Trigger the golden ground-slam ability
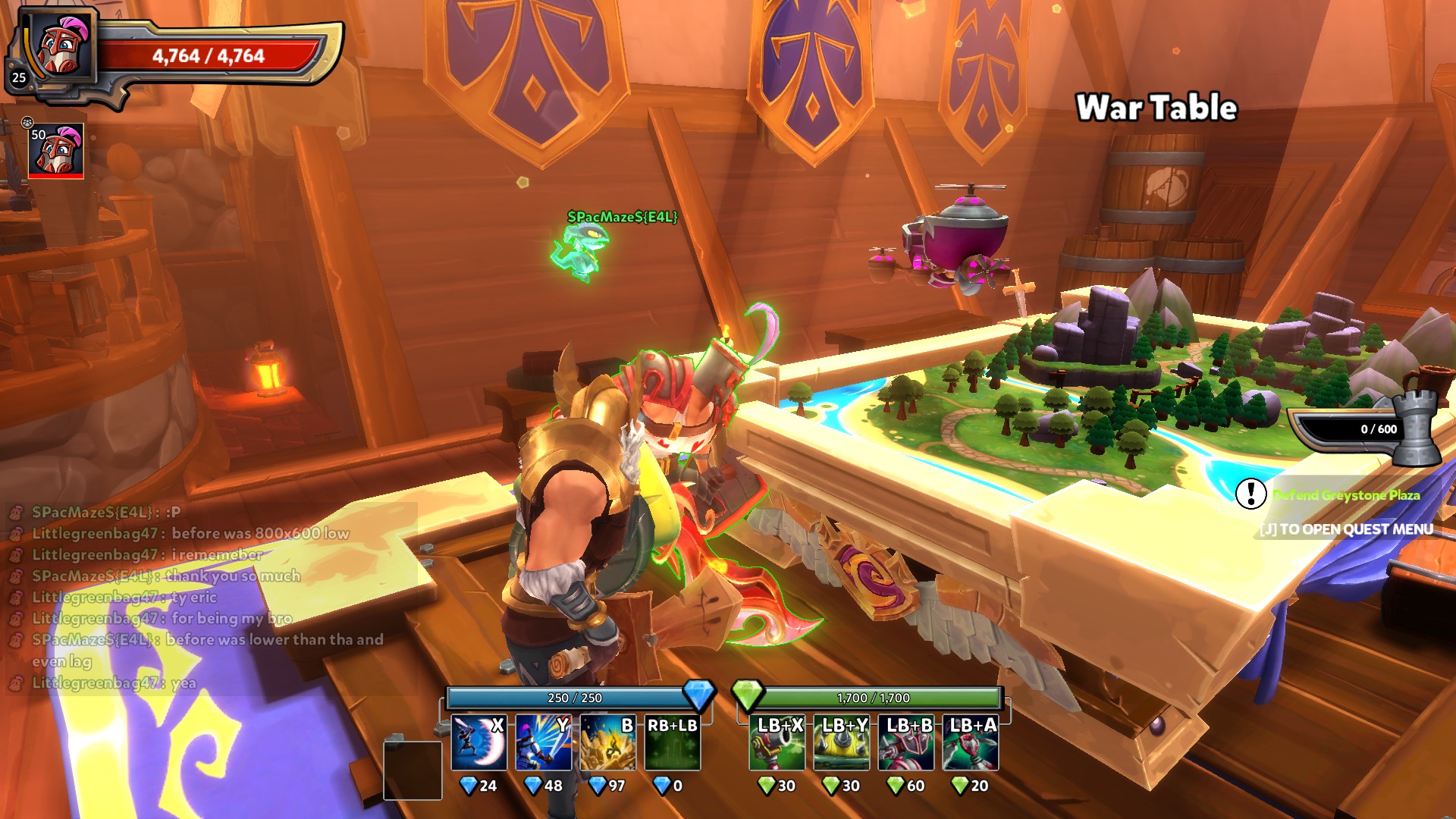 point(607,743)
